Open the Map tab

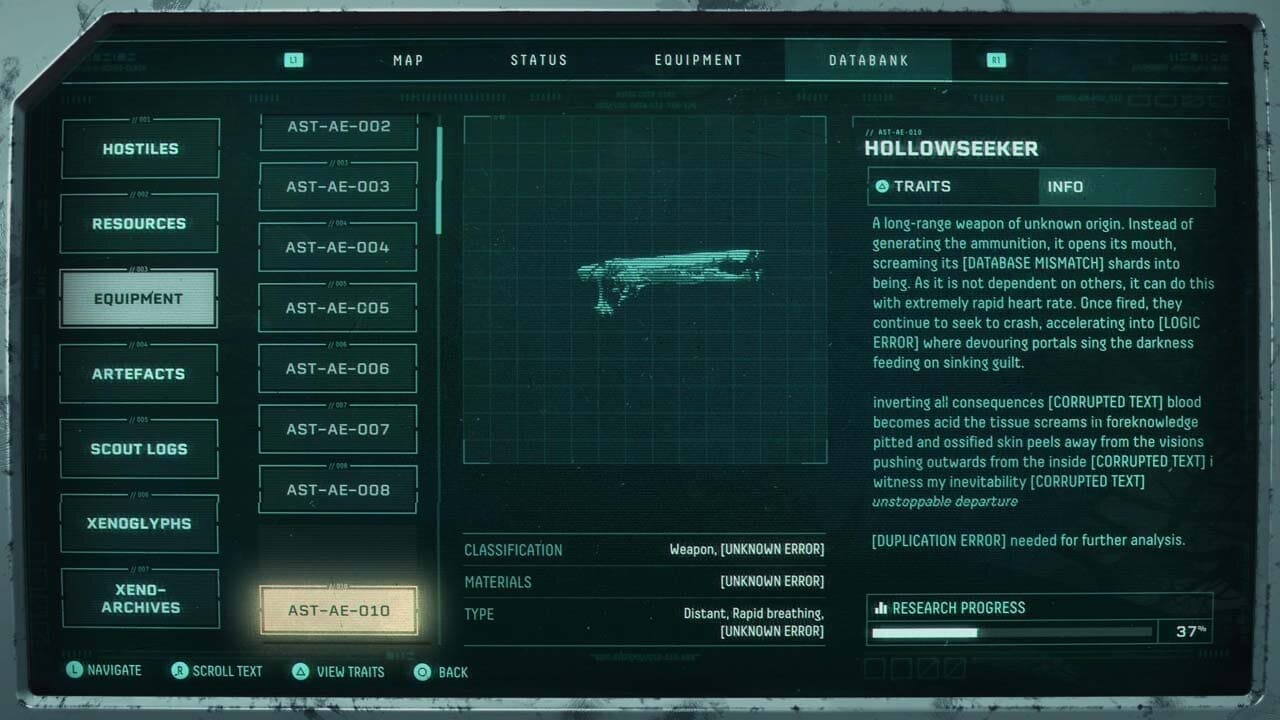tap(407, 59)
